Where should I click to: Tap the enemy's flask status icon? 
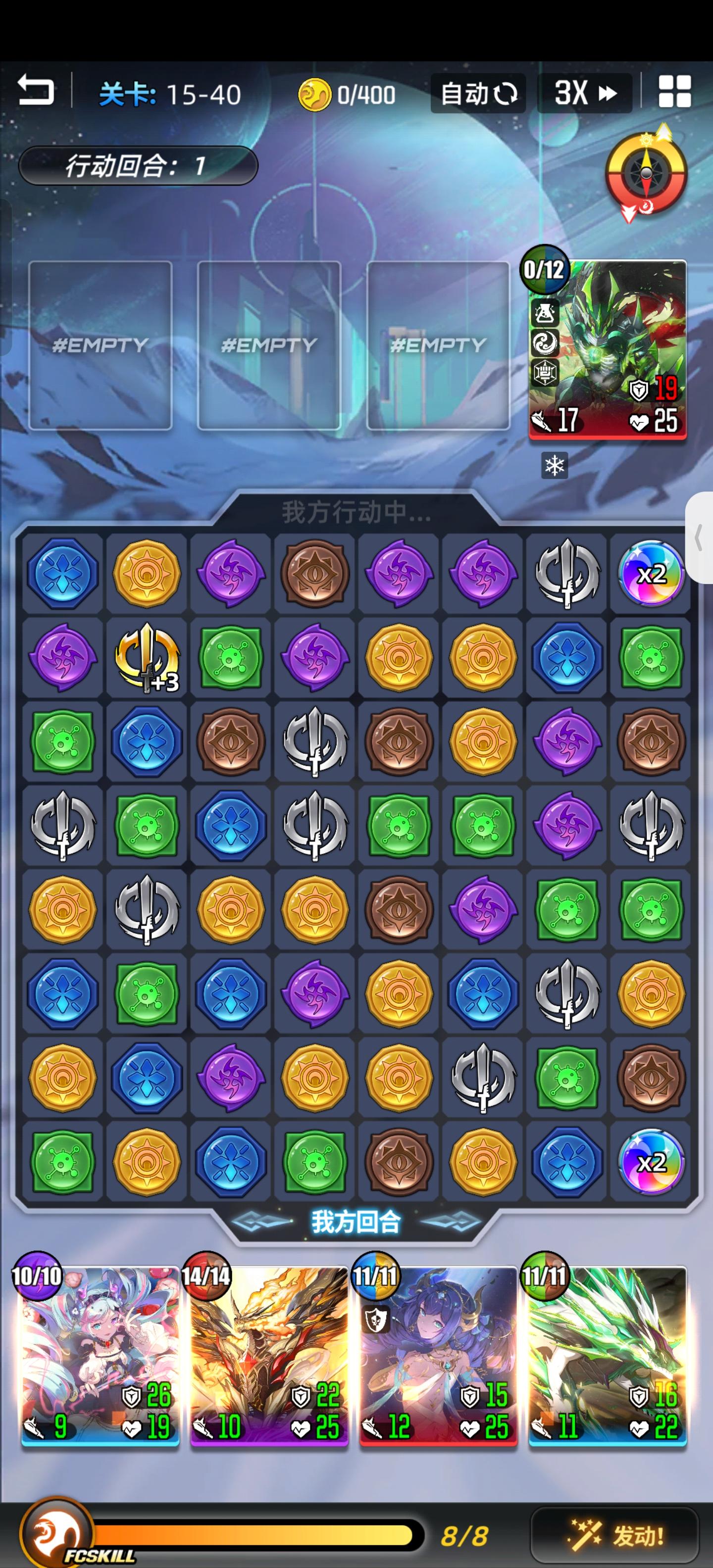pyautogui.click(x=546, y=313)
